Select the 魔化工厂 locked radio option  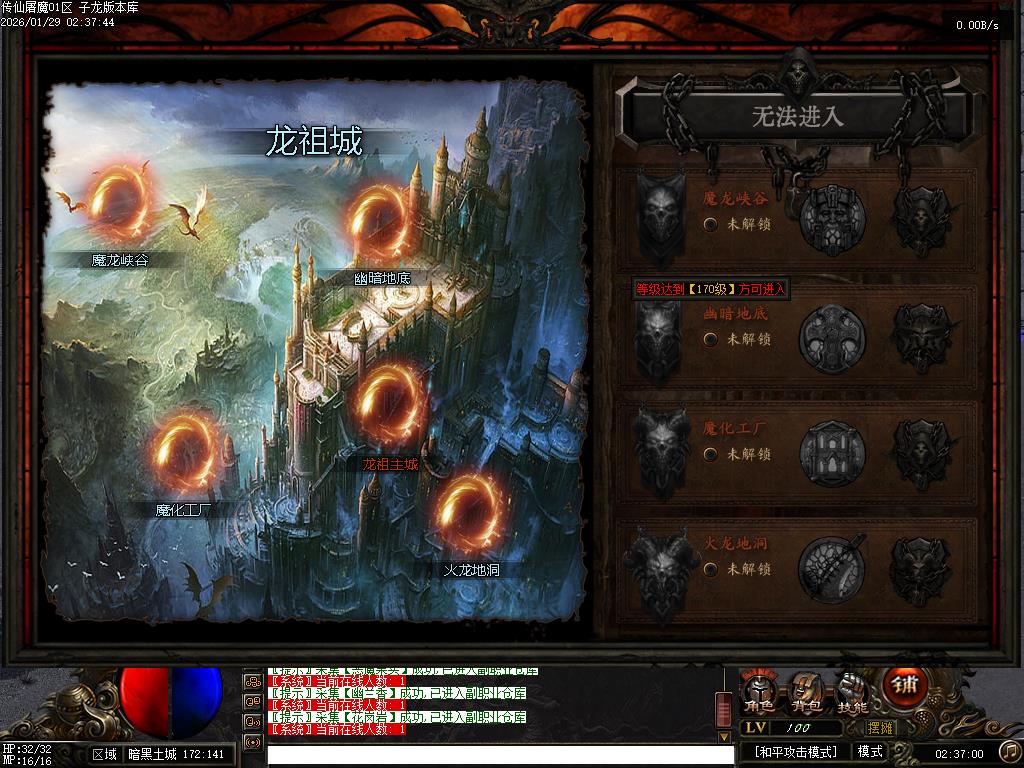(x=710, y=454)
